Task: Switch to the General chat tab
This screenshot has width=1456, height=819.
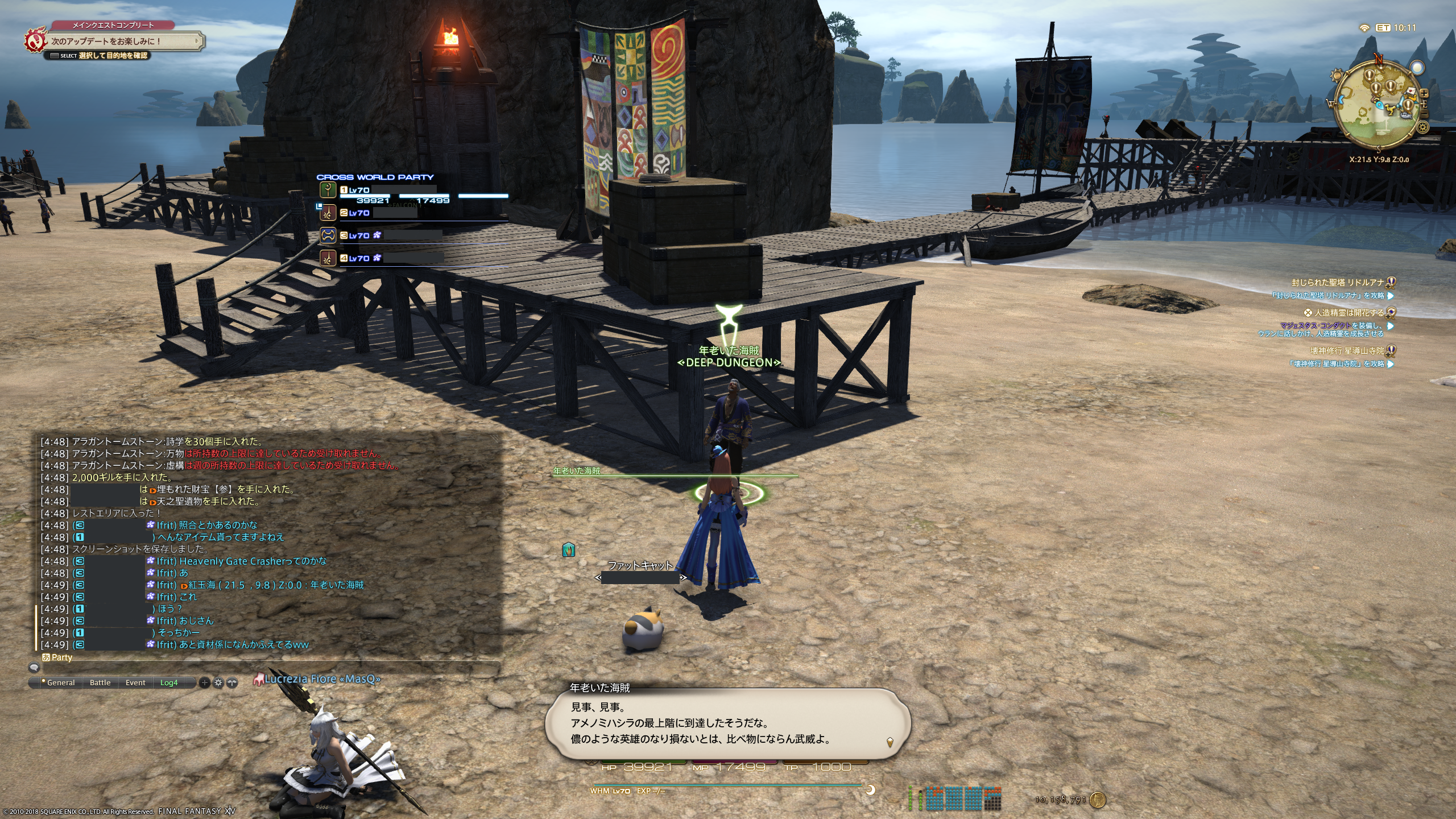Action: [60, 682]
